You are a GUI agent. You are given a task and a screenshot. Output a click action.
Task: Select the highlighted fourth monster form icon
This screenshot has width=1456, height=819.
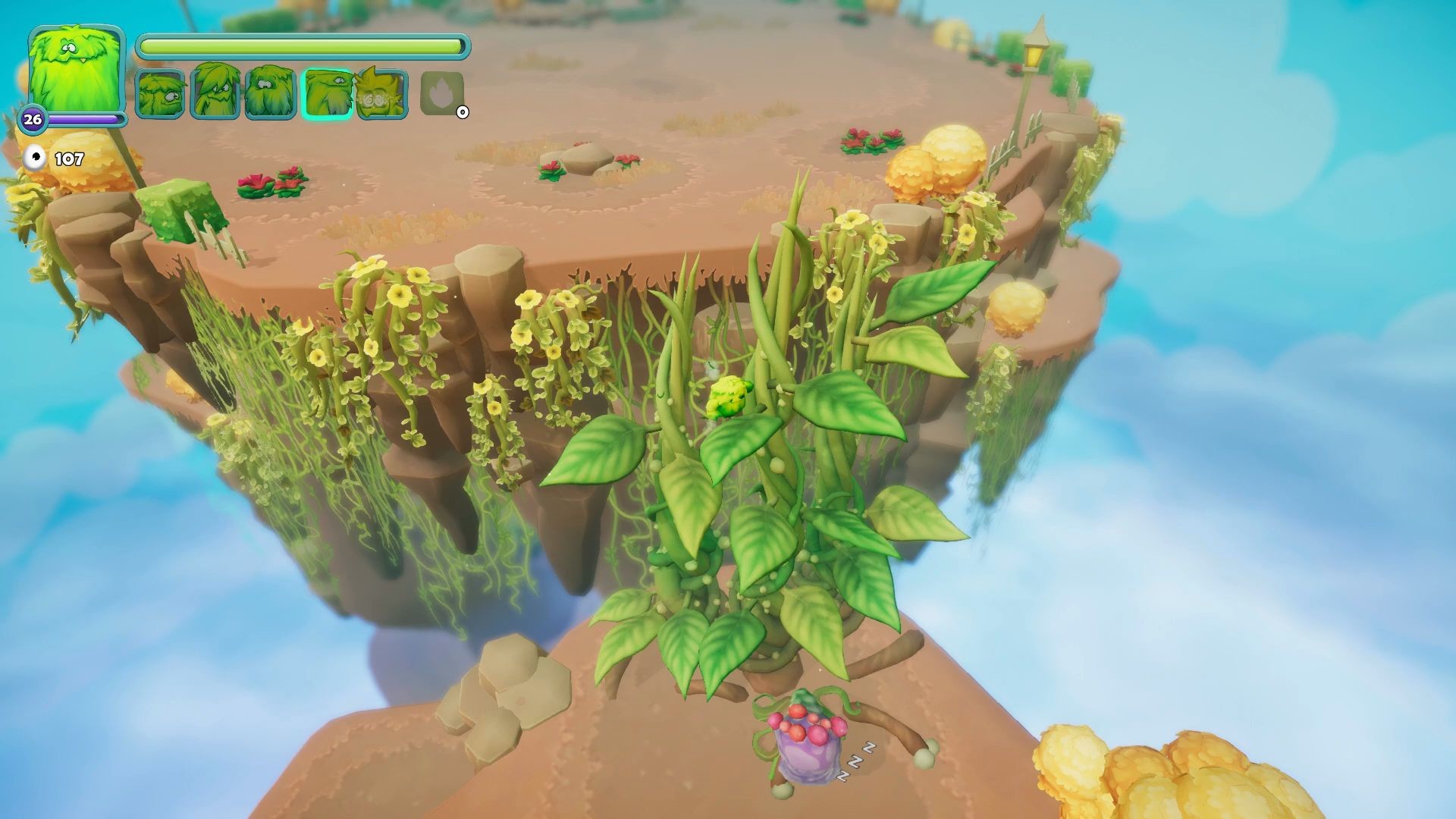tap(326, 95)
